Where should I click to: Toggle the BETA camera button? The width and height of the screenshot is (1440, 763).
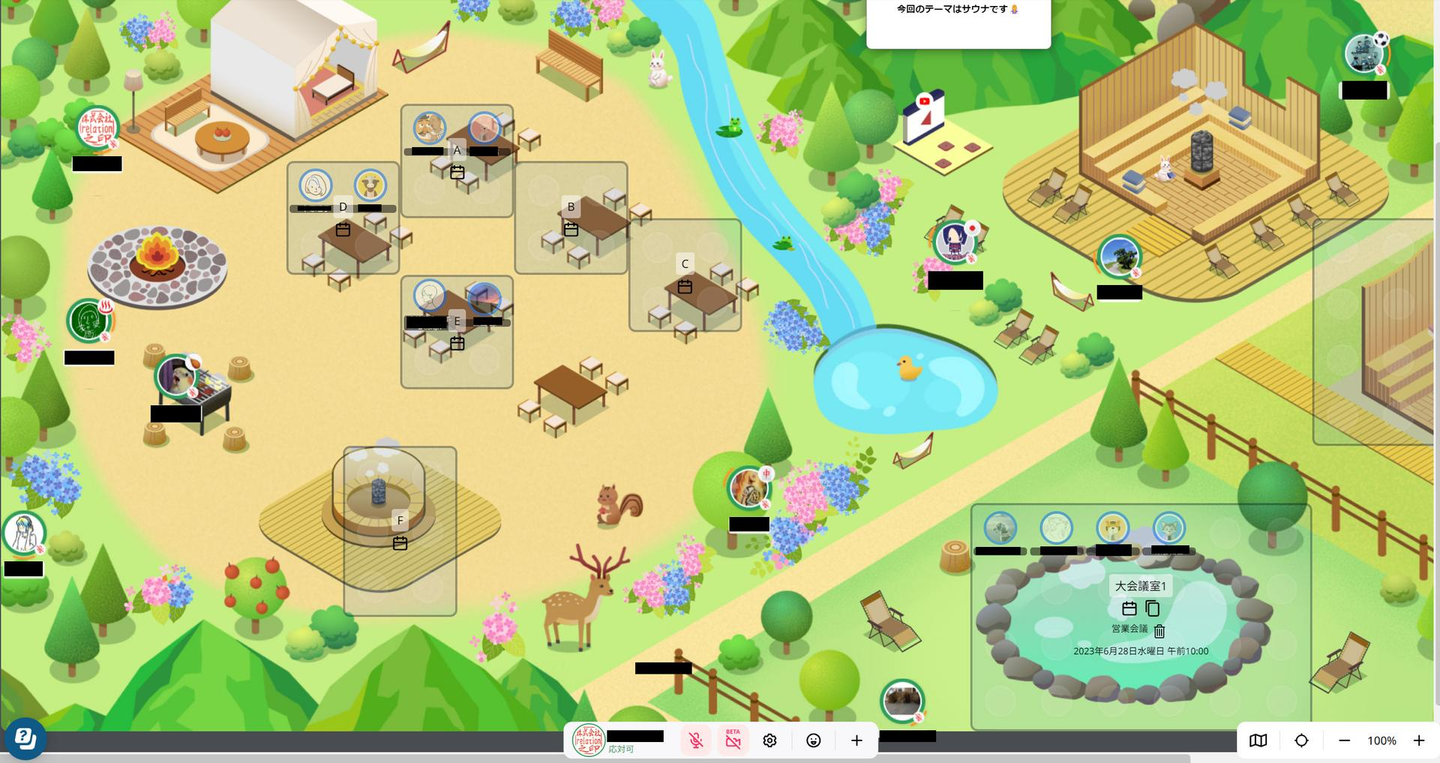[x=733, y=741]
